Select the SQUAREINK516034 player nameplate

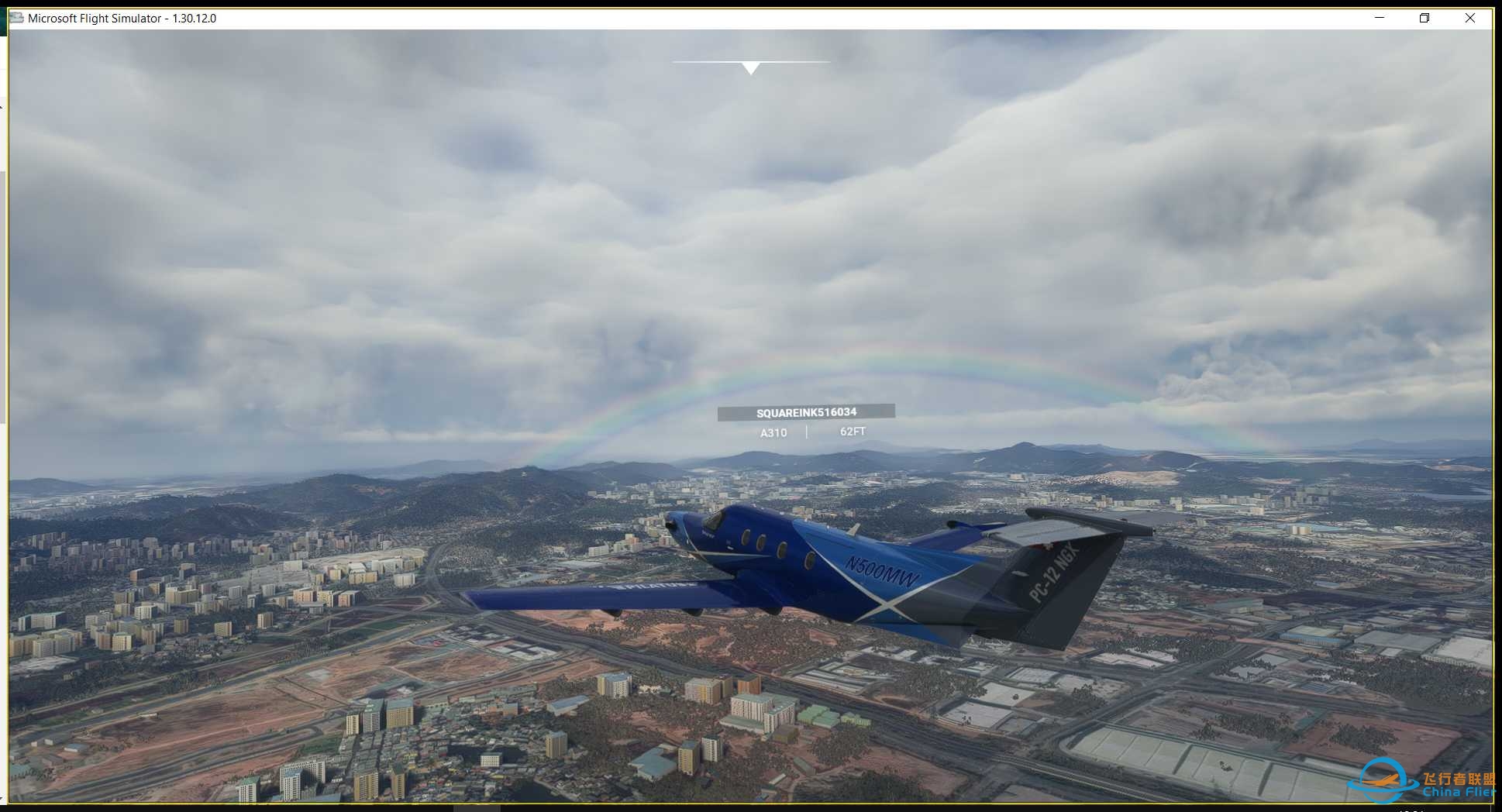806,412
